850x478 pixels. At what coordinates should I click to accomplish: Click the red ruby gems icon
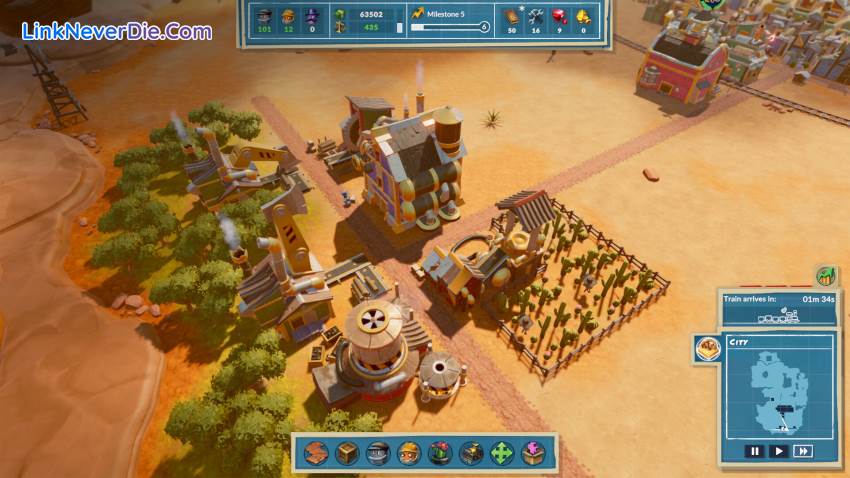click(x=559, y=15)
